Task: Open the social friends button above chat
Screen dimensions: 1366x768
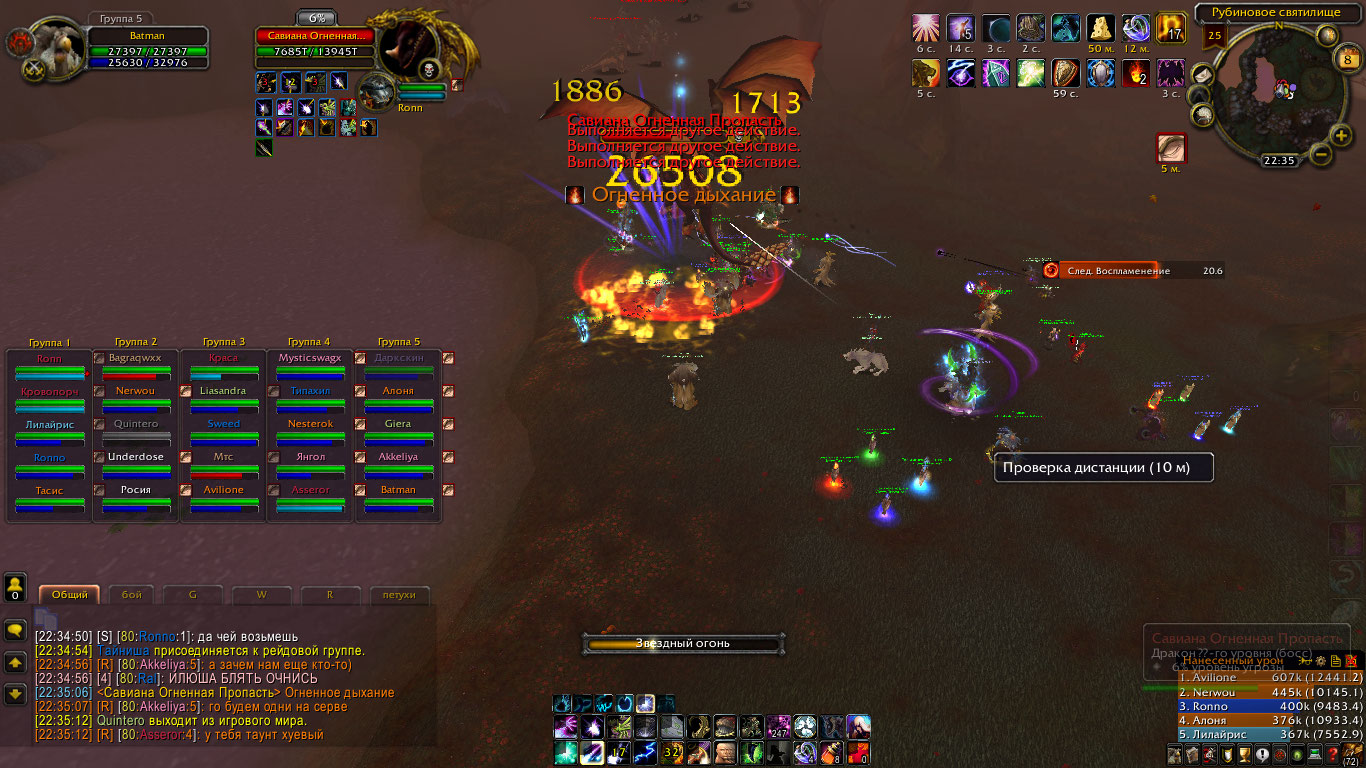Action: click(15, 585)
